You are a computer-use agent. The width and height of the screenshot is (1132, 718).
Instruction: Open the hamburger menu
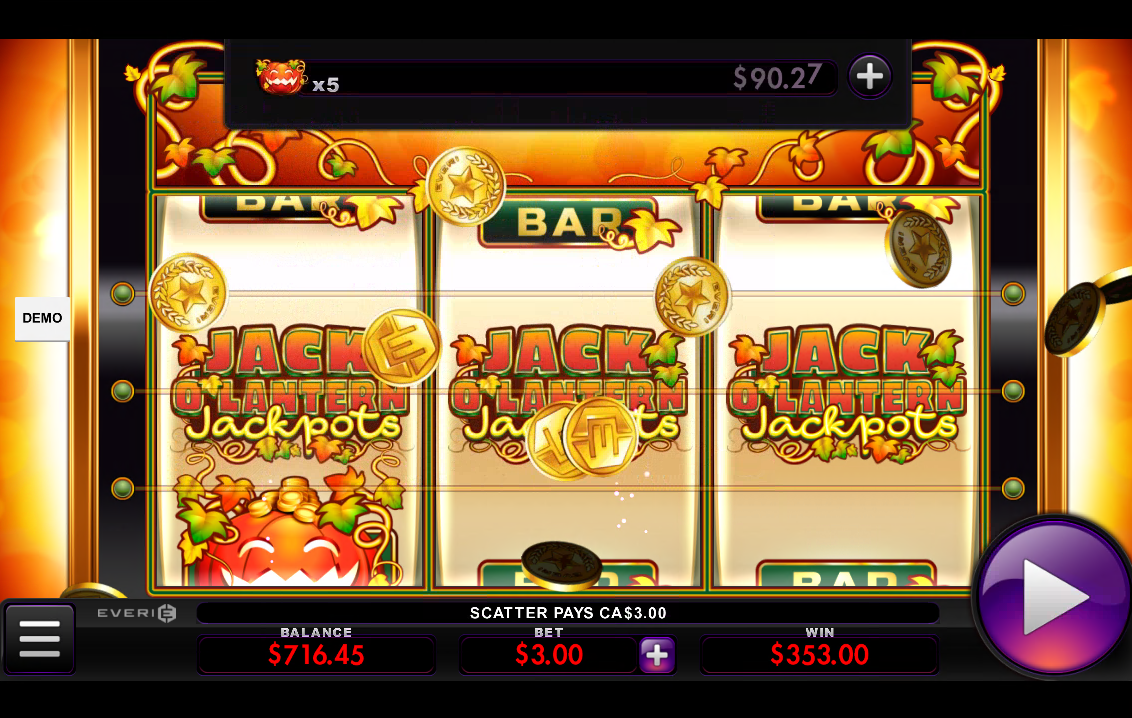[40, 638]
